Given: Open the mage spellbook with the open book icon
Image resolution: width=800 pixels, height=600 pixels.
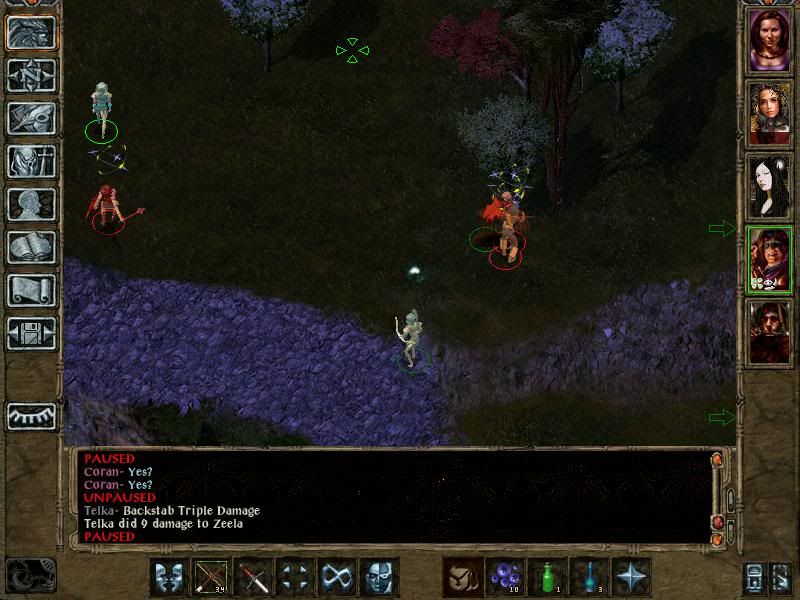Looking at the screenshot, I should 31,247.
